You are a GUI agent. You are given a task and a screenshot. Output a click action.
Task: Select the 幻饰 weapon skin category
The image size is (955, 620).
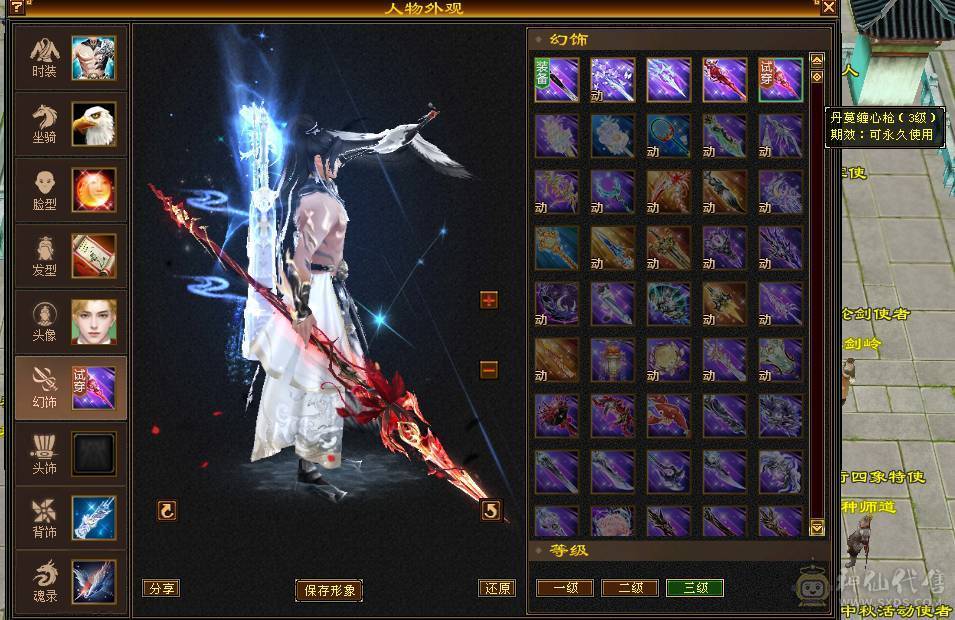71,388
